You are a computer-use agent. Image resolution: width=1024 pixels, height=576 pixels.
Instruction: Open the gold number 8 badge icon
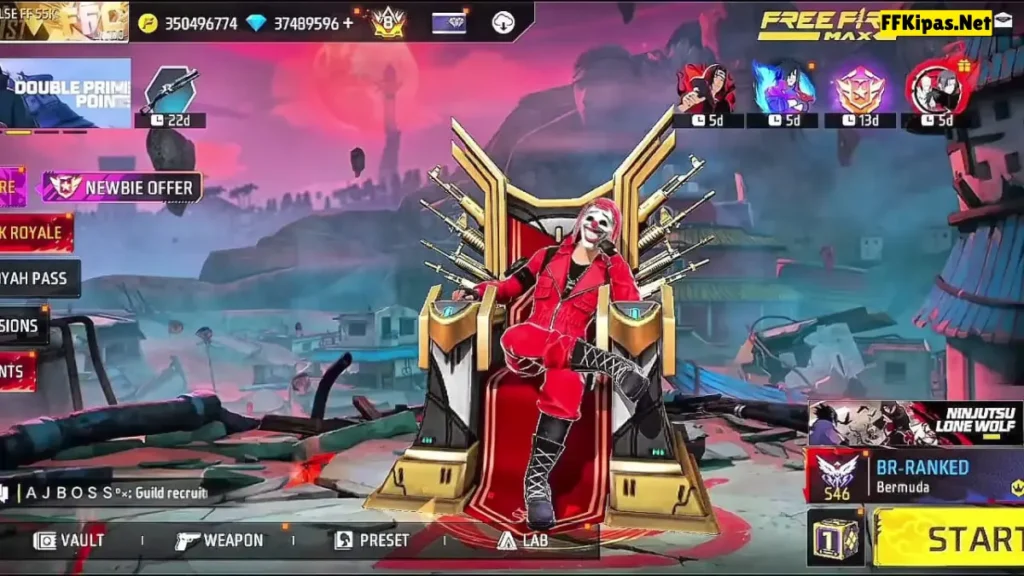(x=387, y=22)
